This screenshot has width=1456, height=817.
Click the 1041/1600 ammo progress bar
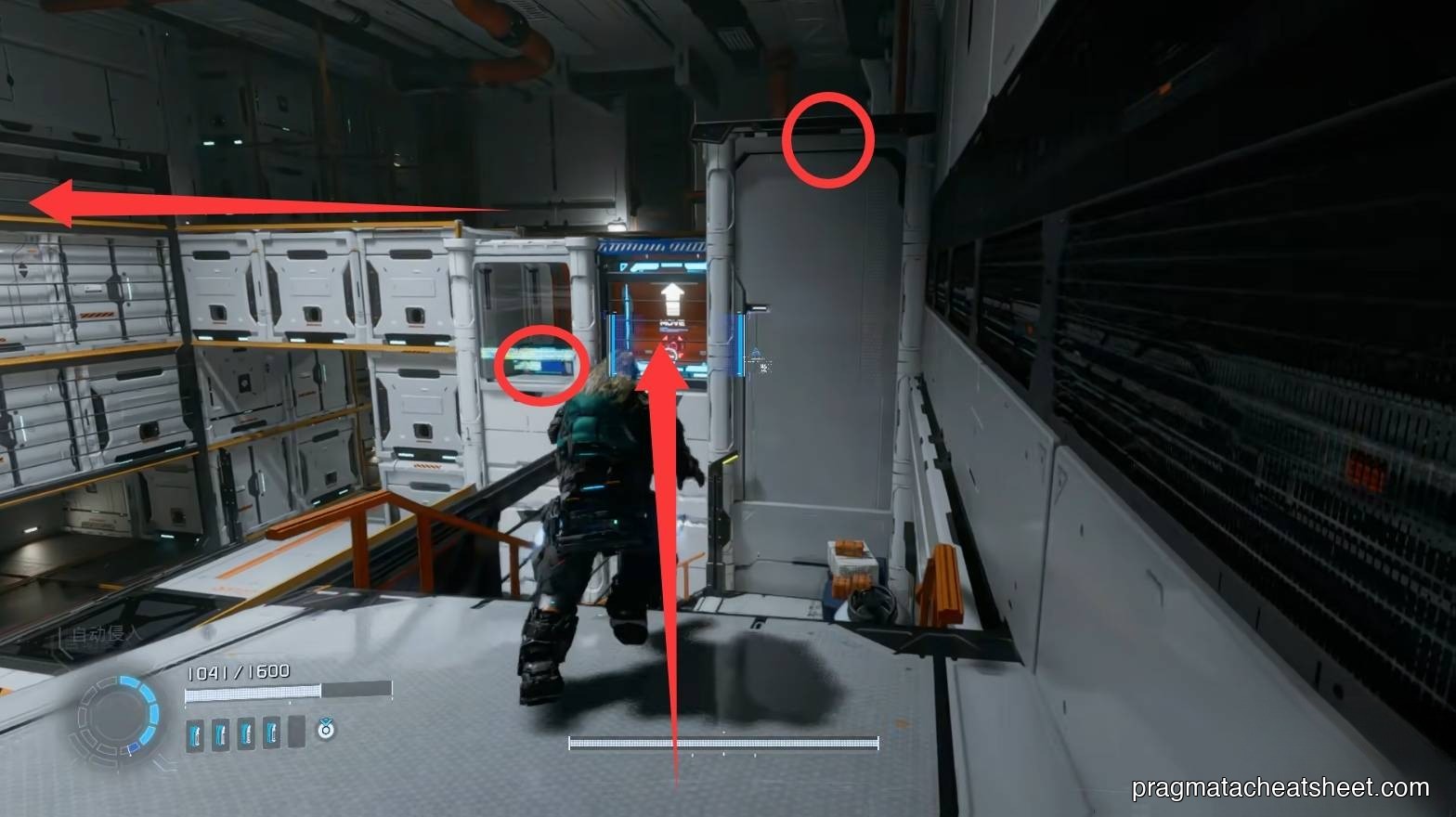pyautogui.click(x=253, y=691)
